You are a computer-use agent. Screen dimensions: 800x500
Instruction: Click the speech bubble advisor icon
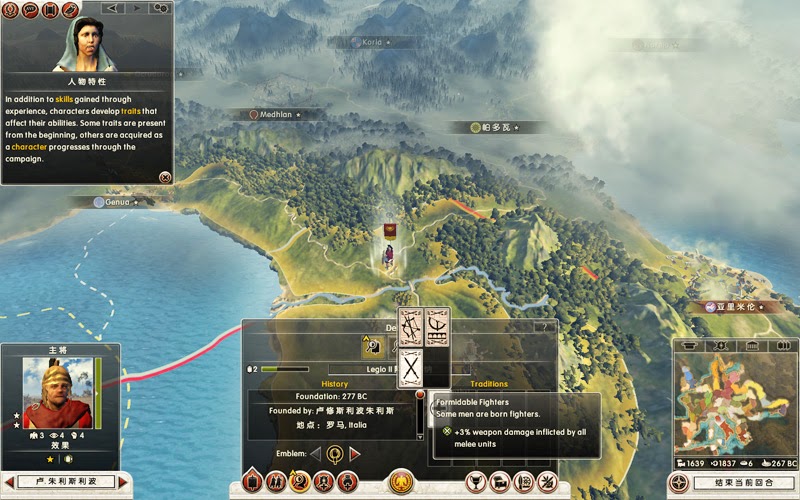(31, 10)
